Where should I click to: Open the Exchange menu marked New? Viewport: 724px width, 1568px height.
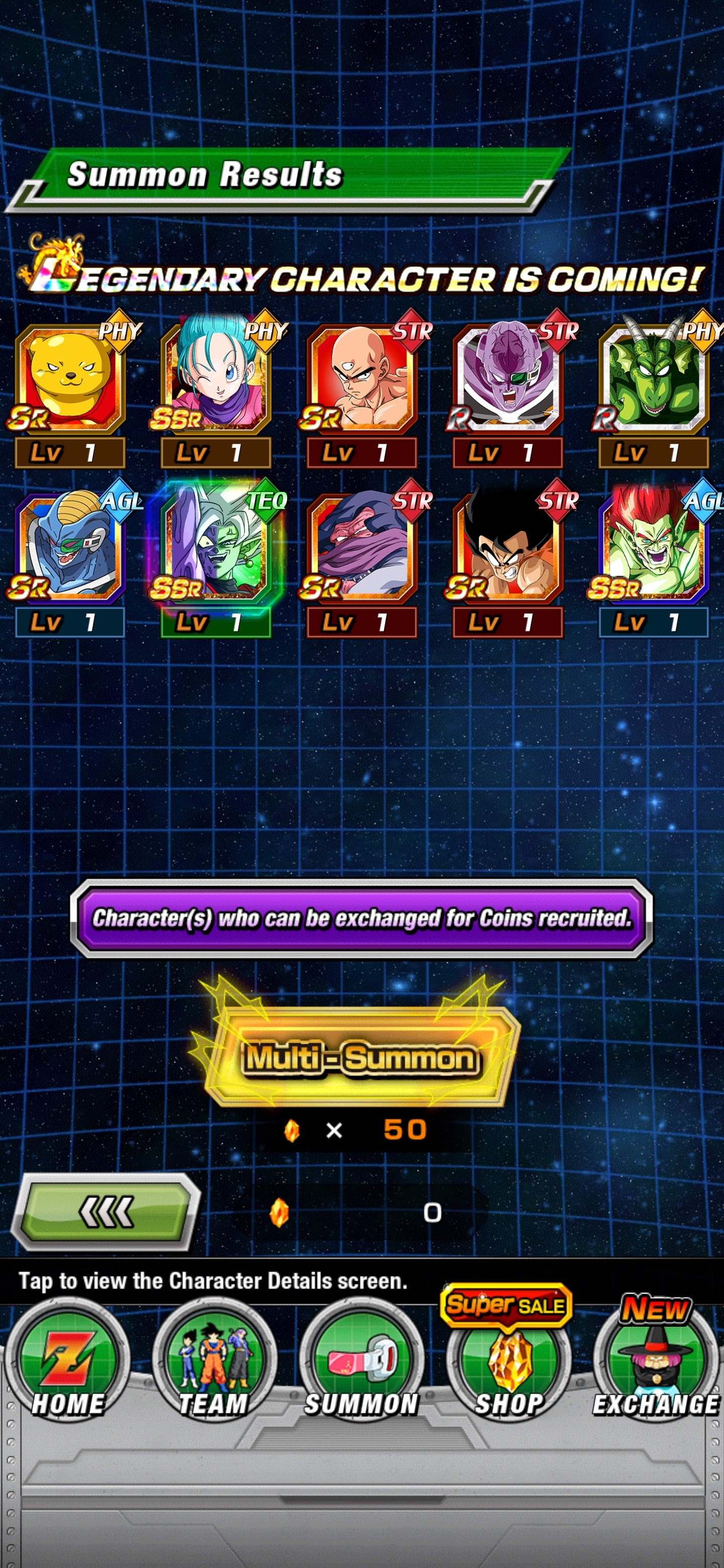[655, 1363]
